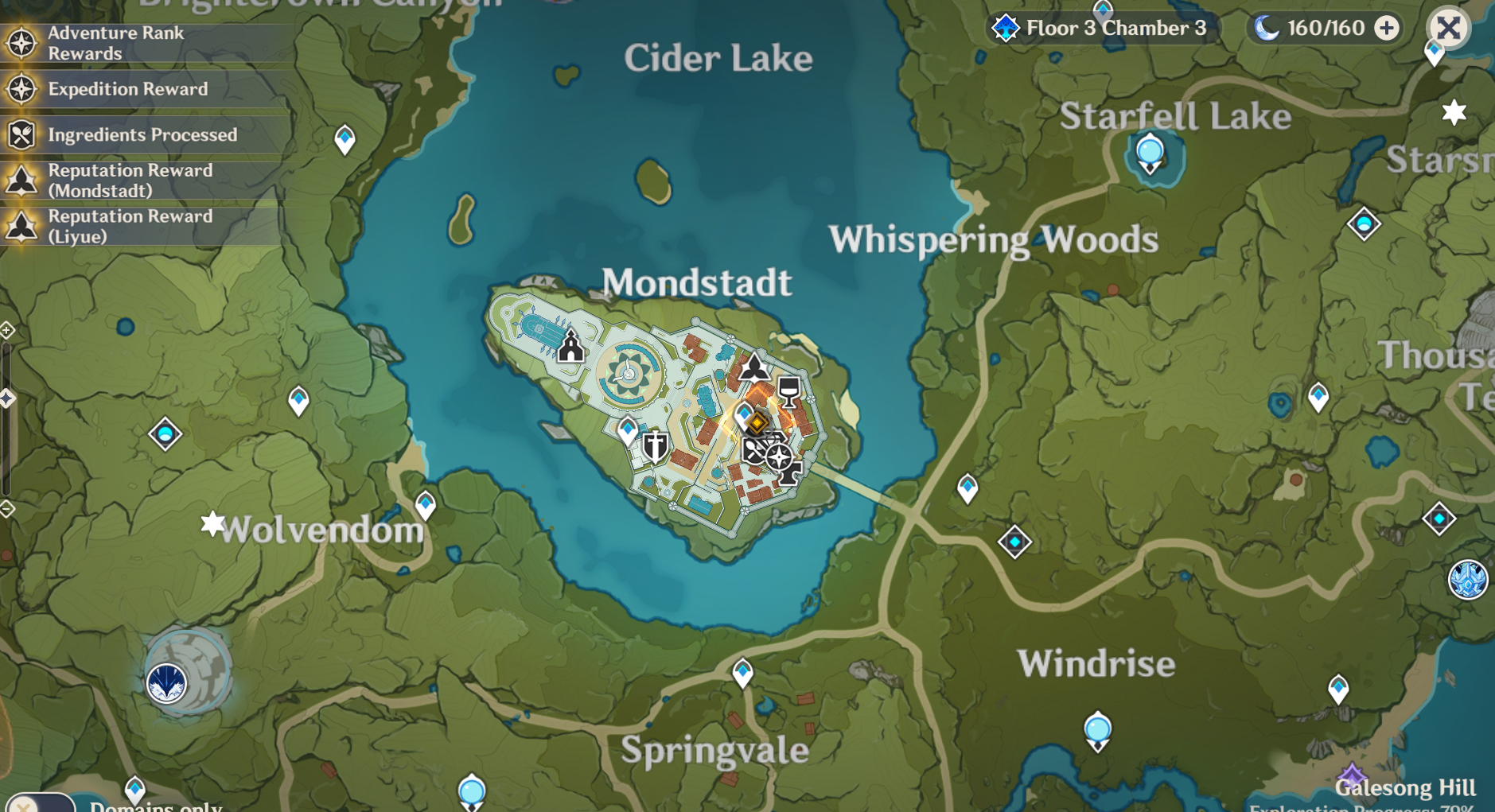
Task: Open the Floor 3 Chamber 3 Spiral Abyss entry
Action: point(1100,29)
